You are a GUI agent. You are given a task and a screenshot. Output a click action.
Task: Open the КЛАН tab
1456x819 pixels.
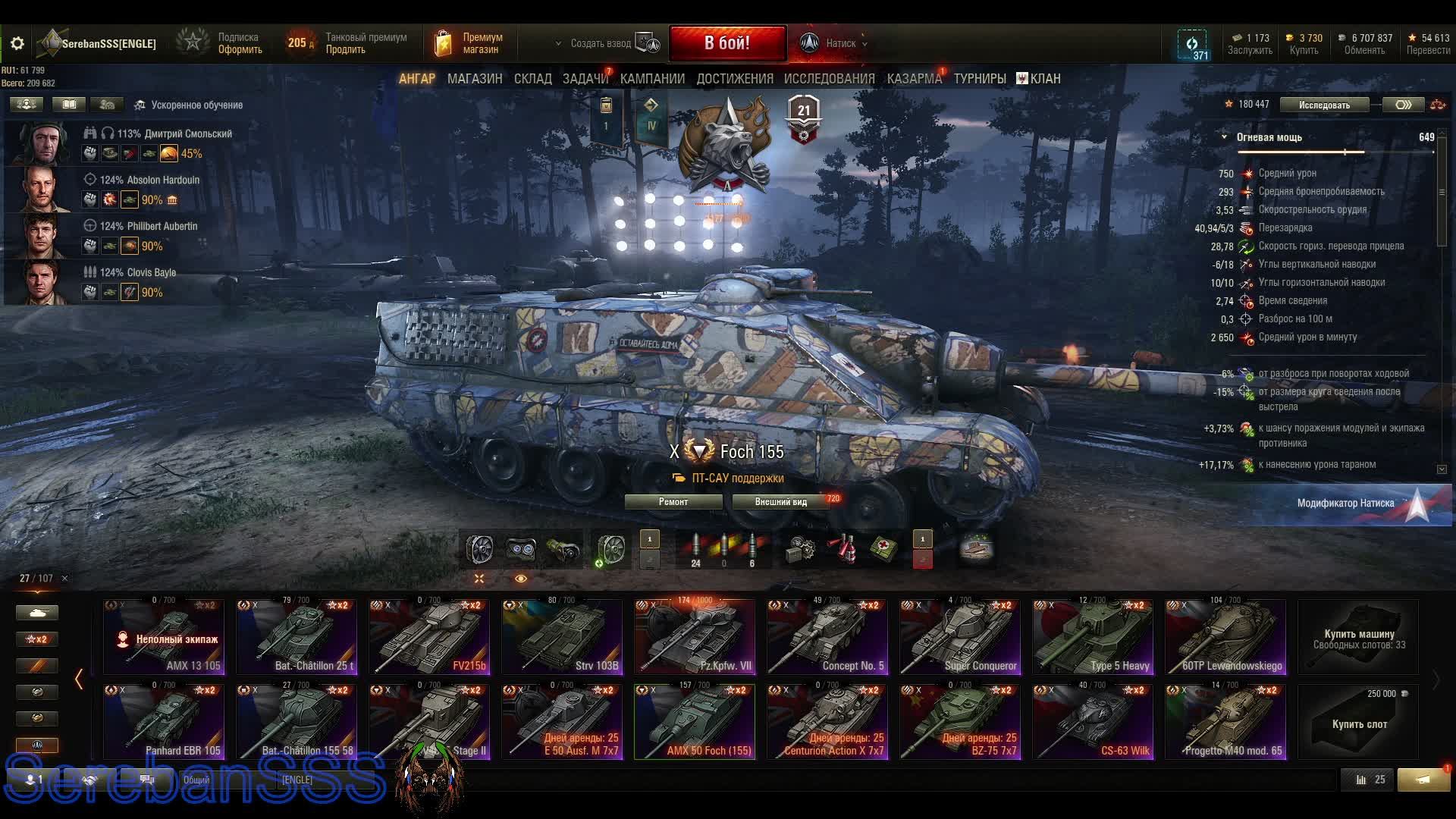pyautogui.click(x=1039, y=79)
